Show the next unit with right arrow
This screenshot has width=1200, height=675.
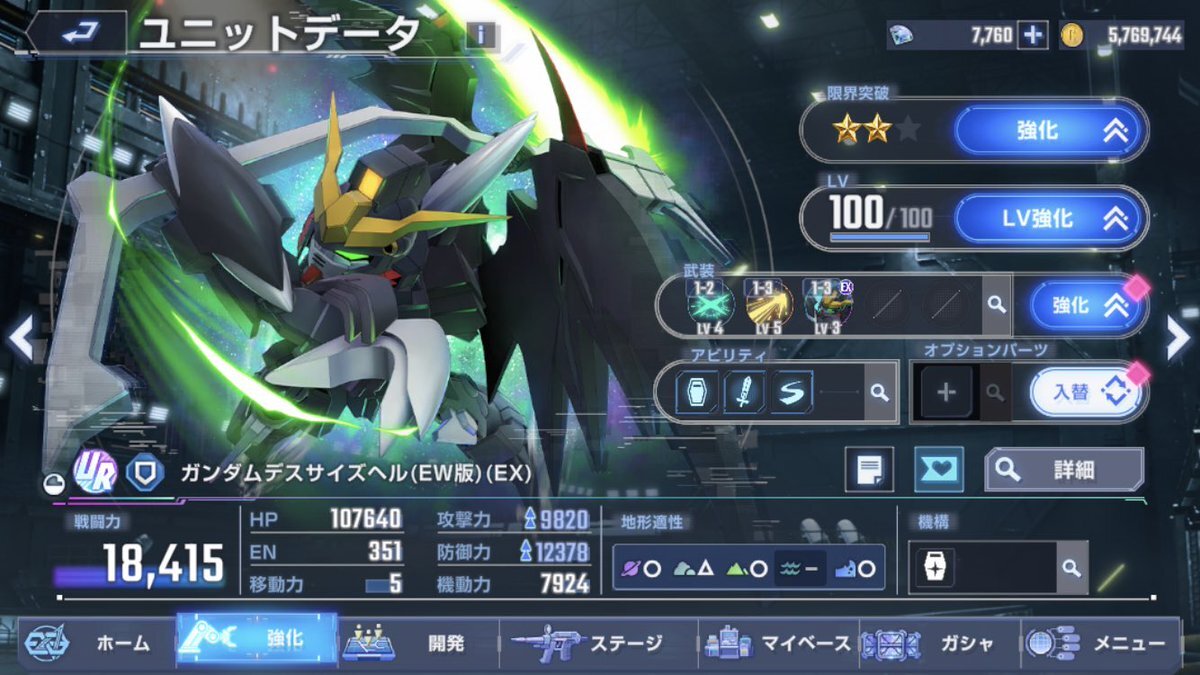[1179, 340]
